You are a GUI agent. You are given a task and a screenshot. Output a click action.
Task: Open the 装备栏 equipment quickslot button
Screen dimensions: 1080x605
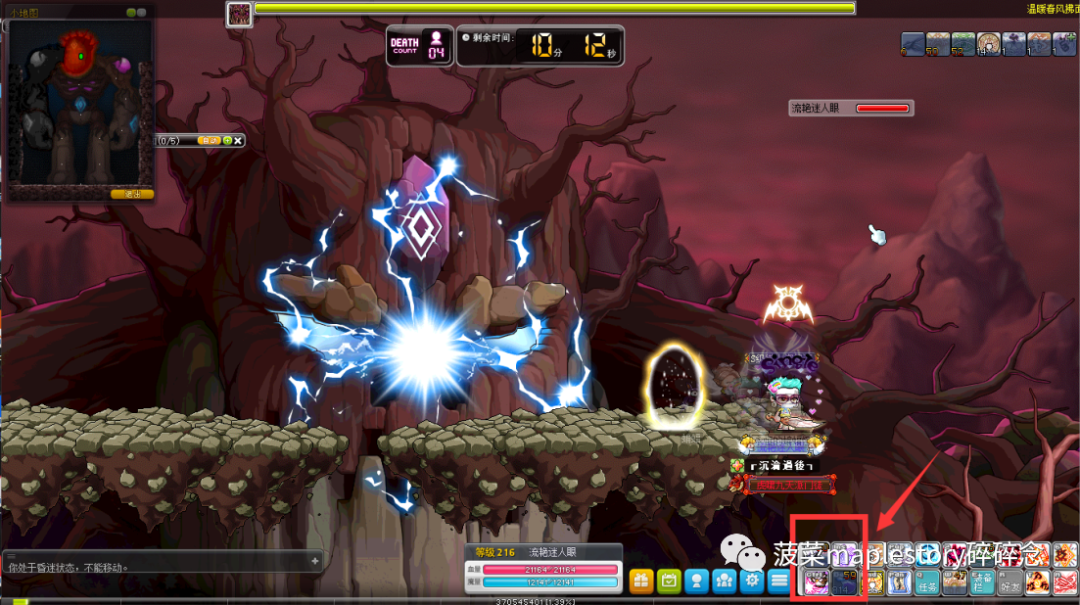[983, 583]
